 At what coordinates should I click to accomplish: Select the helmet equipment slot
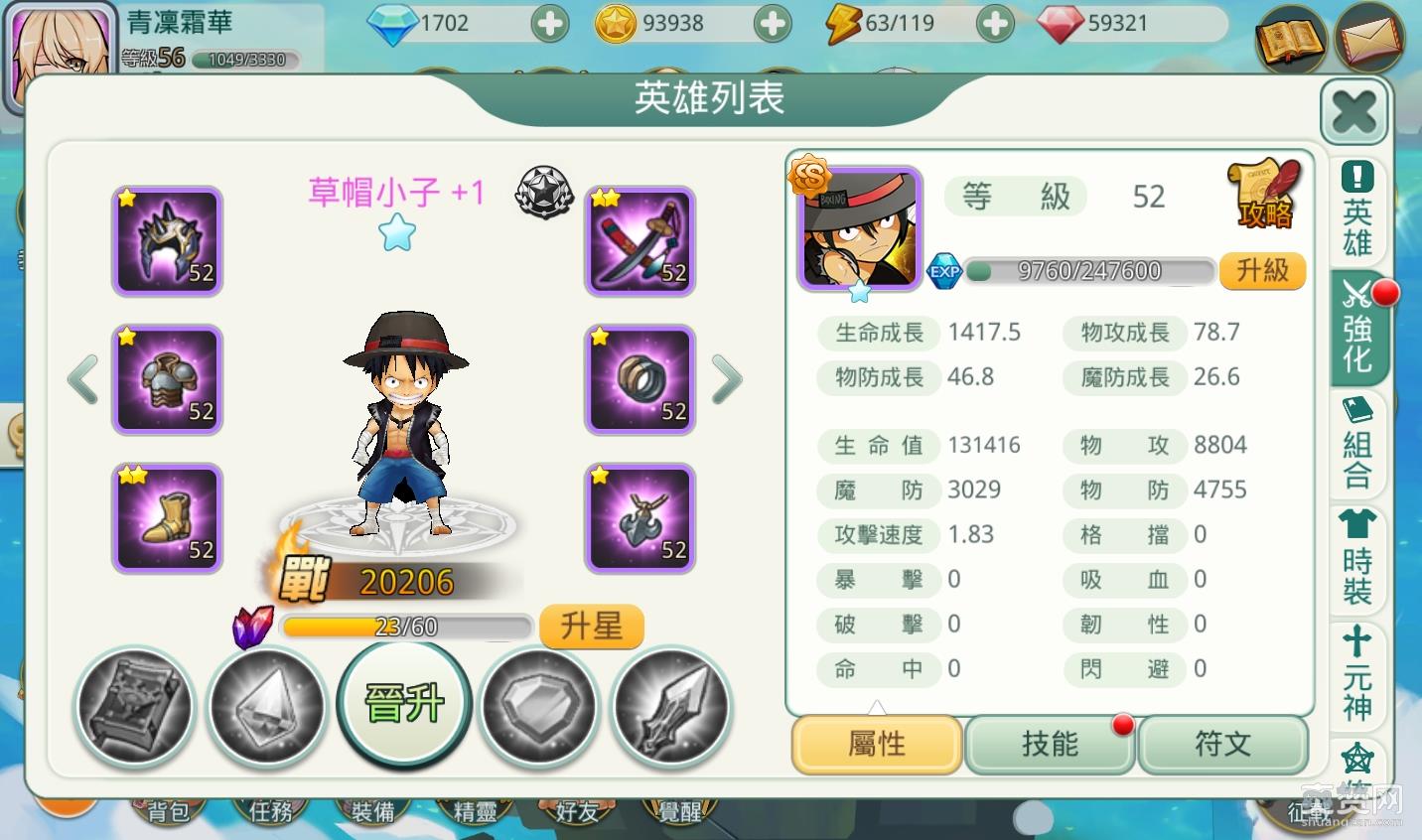(166, 241)
